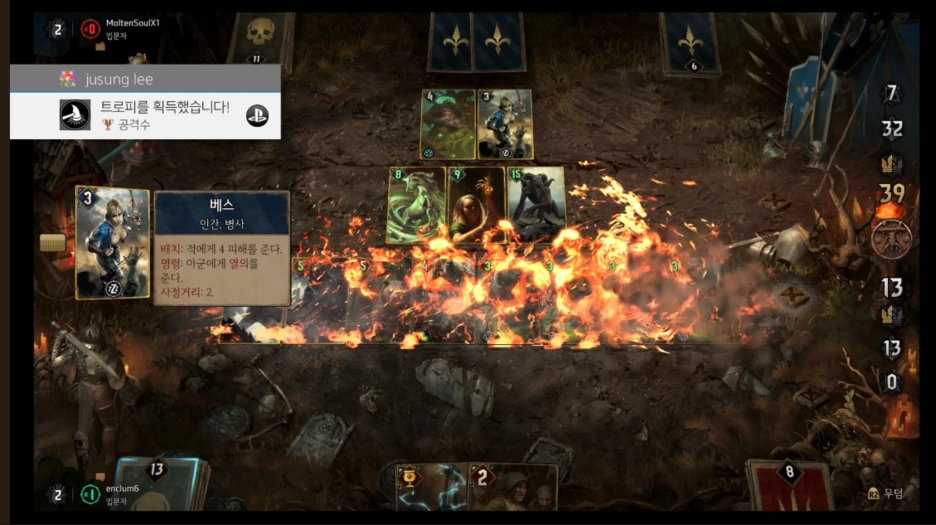Viewport: 936px width, 525px height.
Task: Inspect the enlarged Ves card preview
Action: click(112, 243)
